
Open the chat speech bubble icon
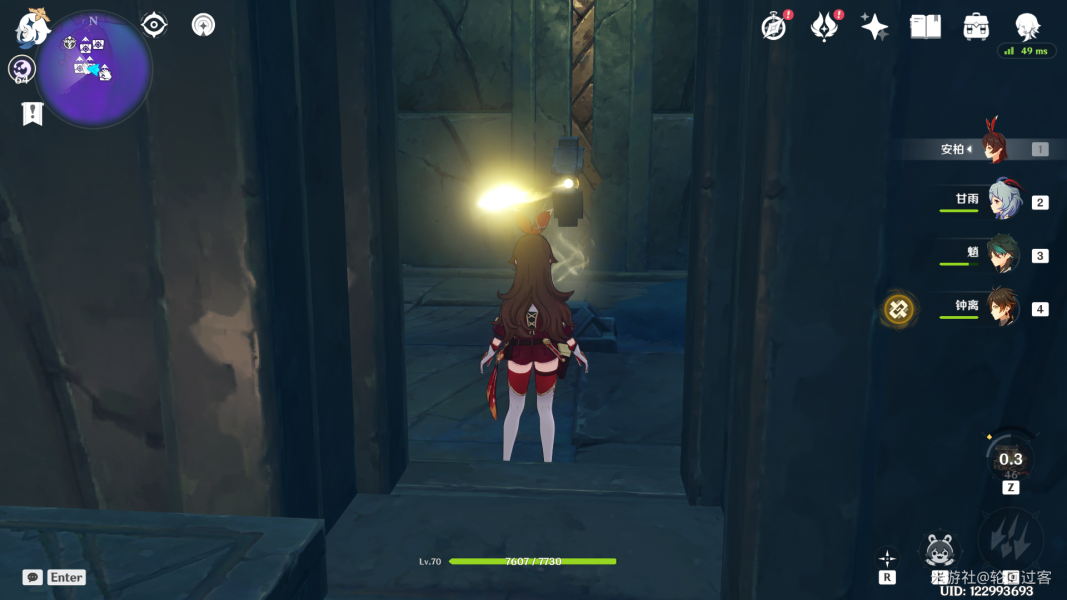[33, 577]
